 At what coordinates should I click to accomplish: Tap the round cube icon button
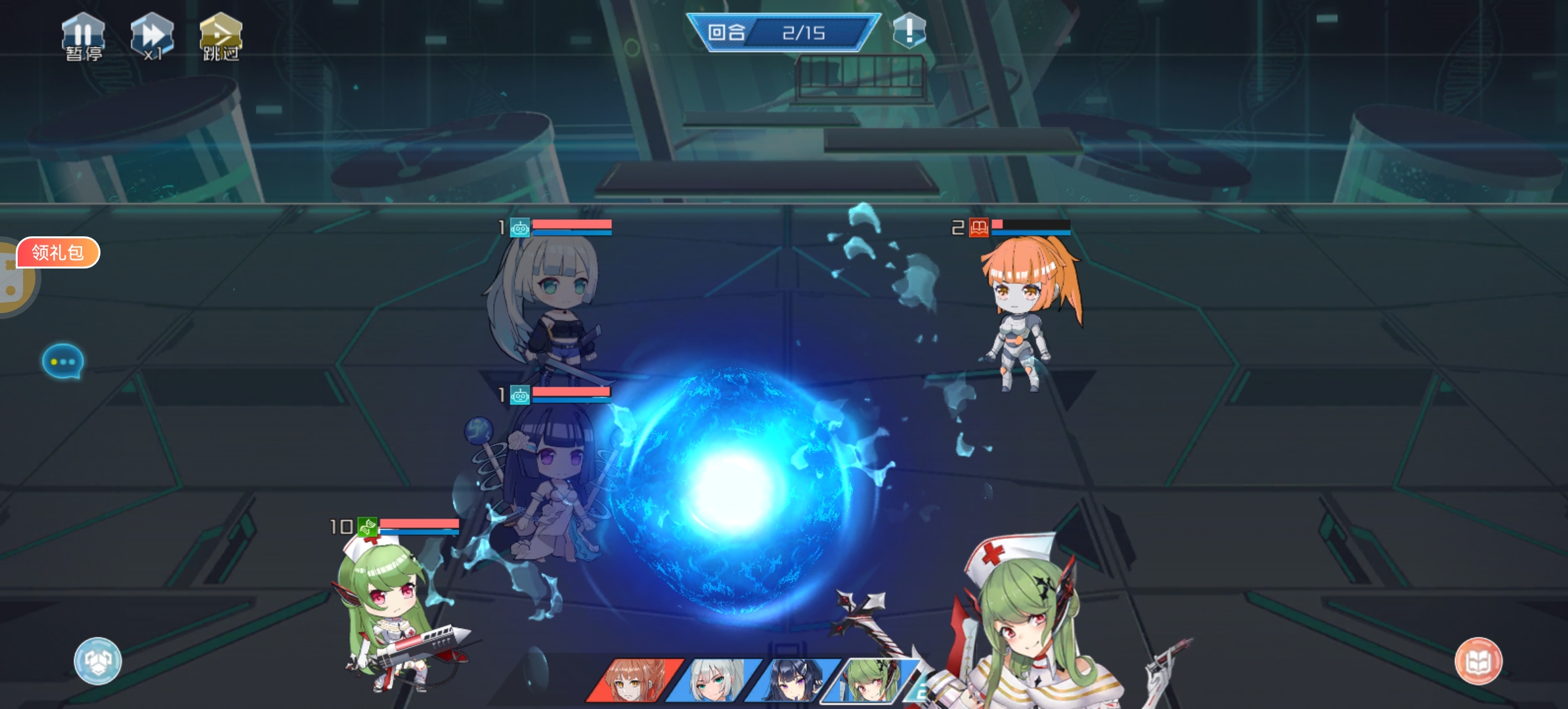98,661
